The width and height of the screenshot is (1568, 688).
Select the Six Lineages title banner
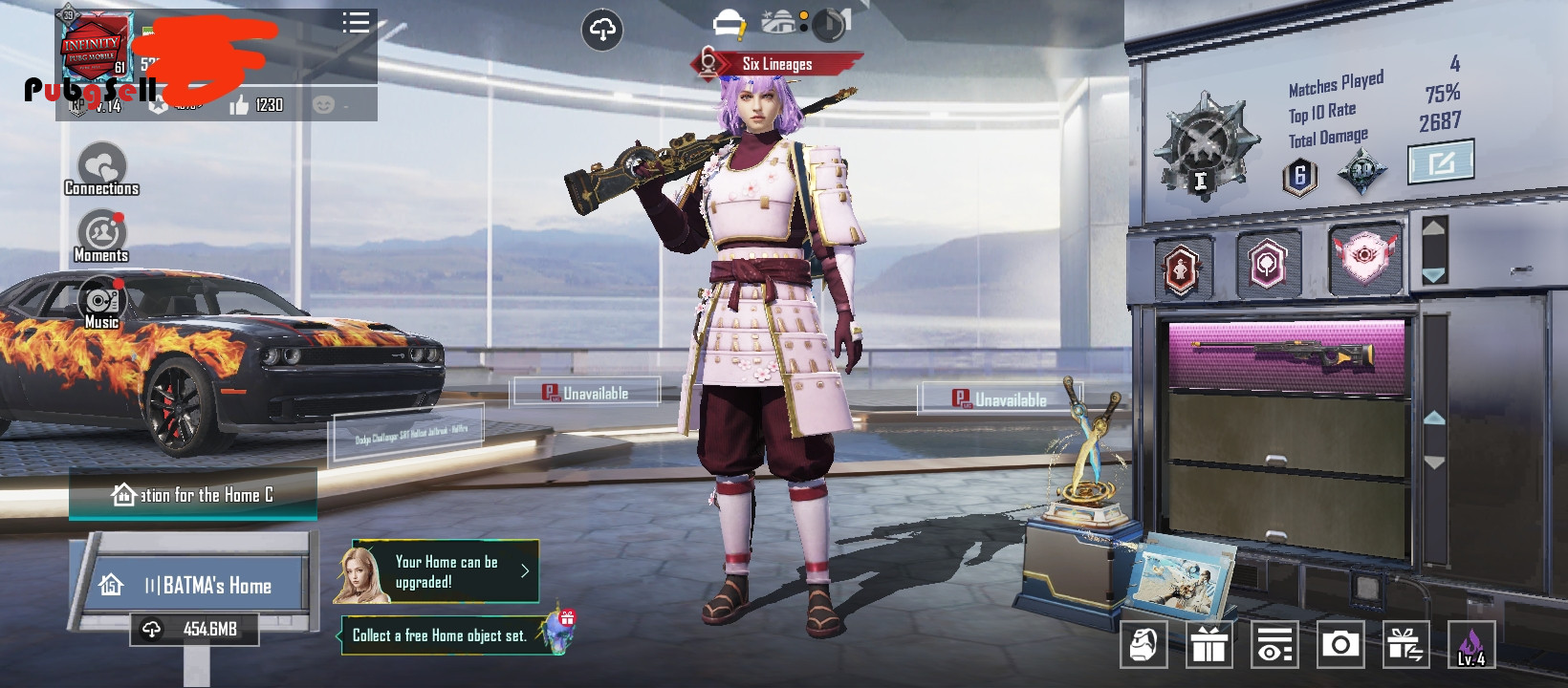tap(776, 64)
